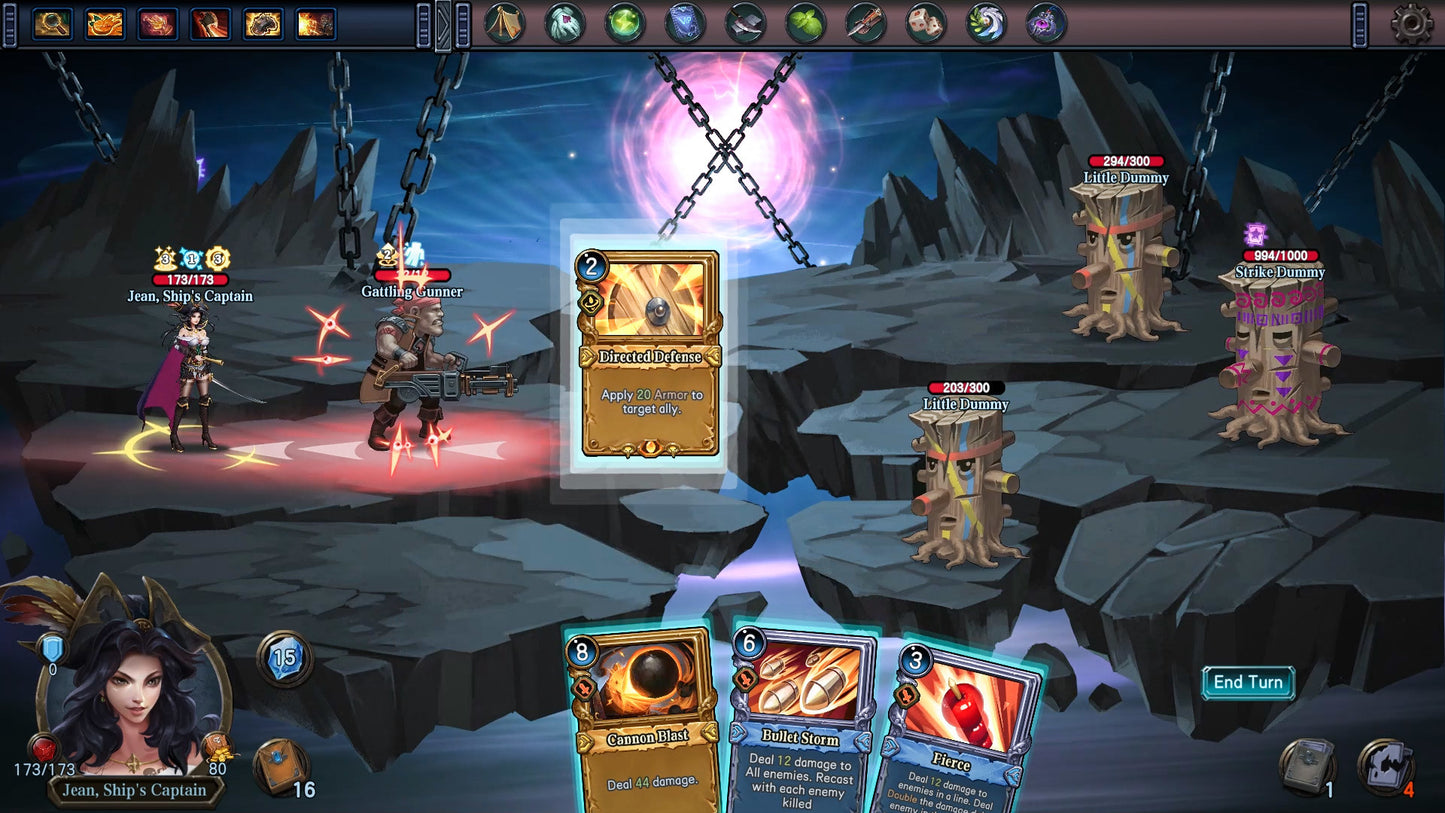End the current turn
Screen dimensions: 1445x813
coord(1248,683)
